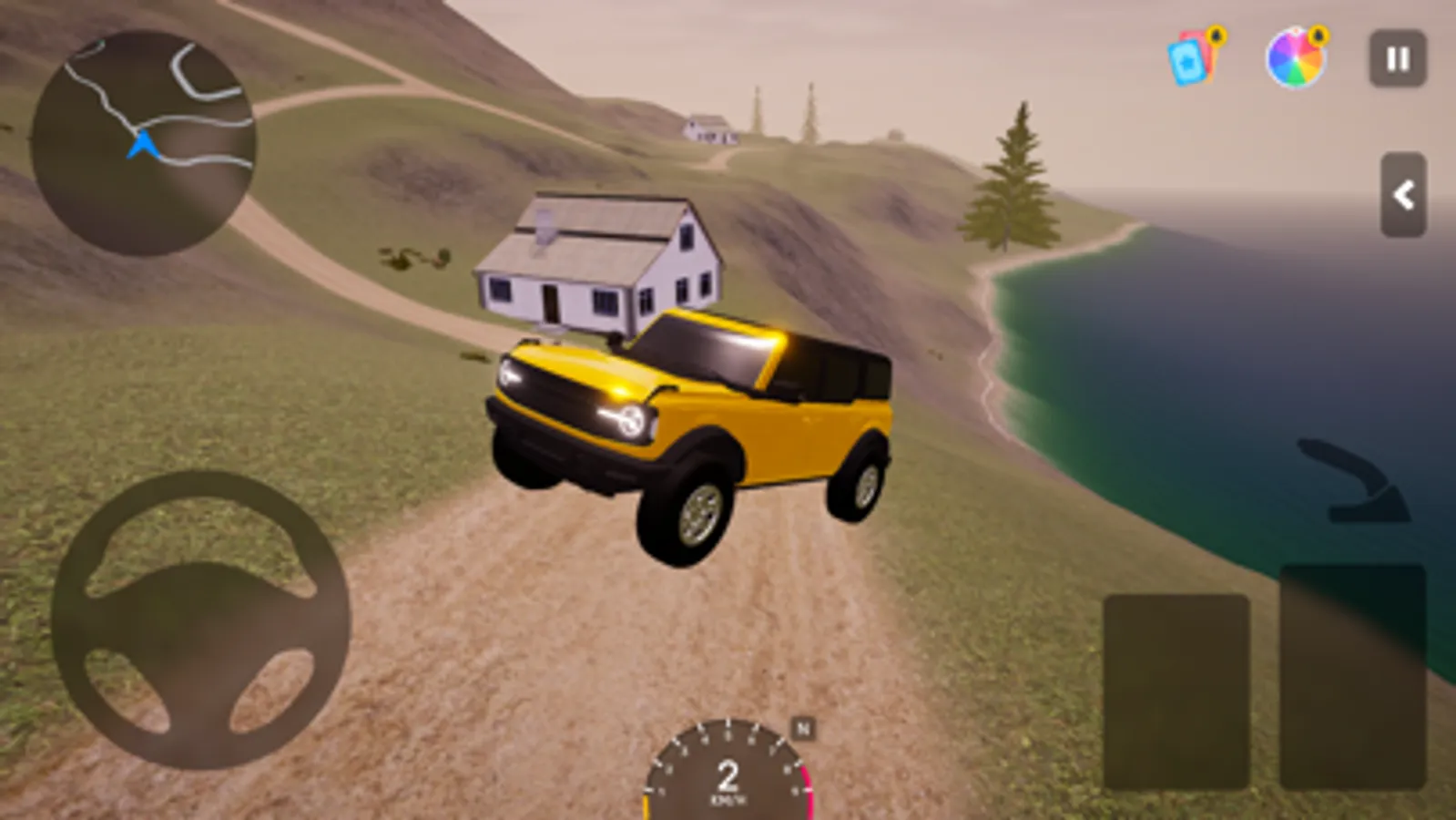Open the paint color wheel customizer
This screenshot has height=820, width=1456.
click(1297, 59)
